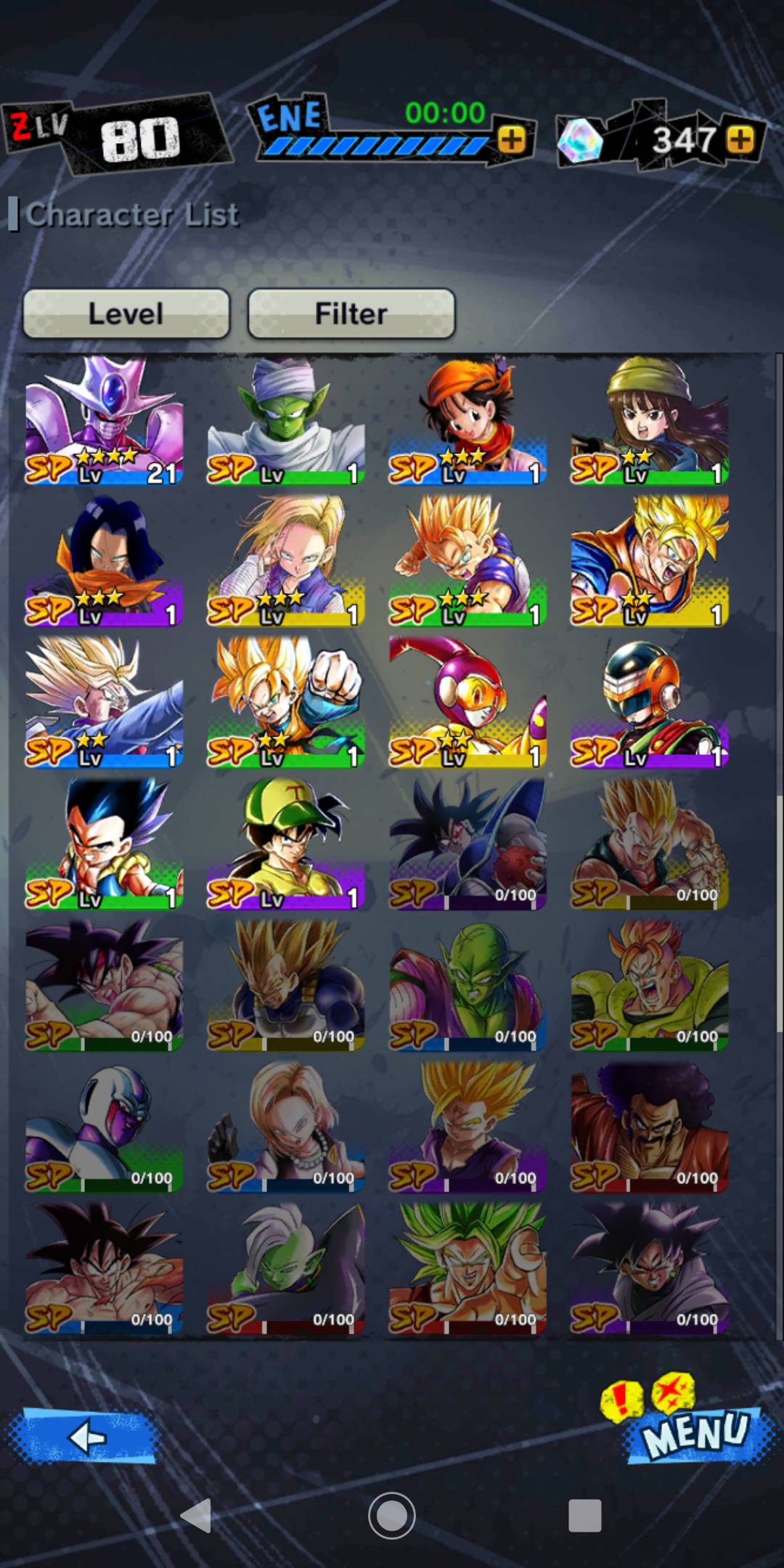Image resolution: width=784 pixels, height=1568 pixels.
Task: Select the locked green-haired Broly card
Action: point(467,1267)
